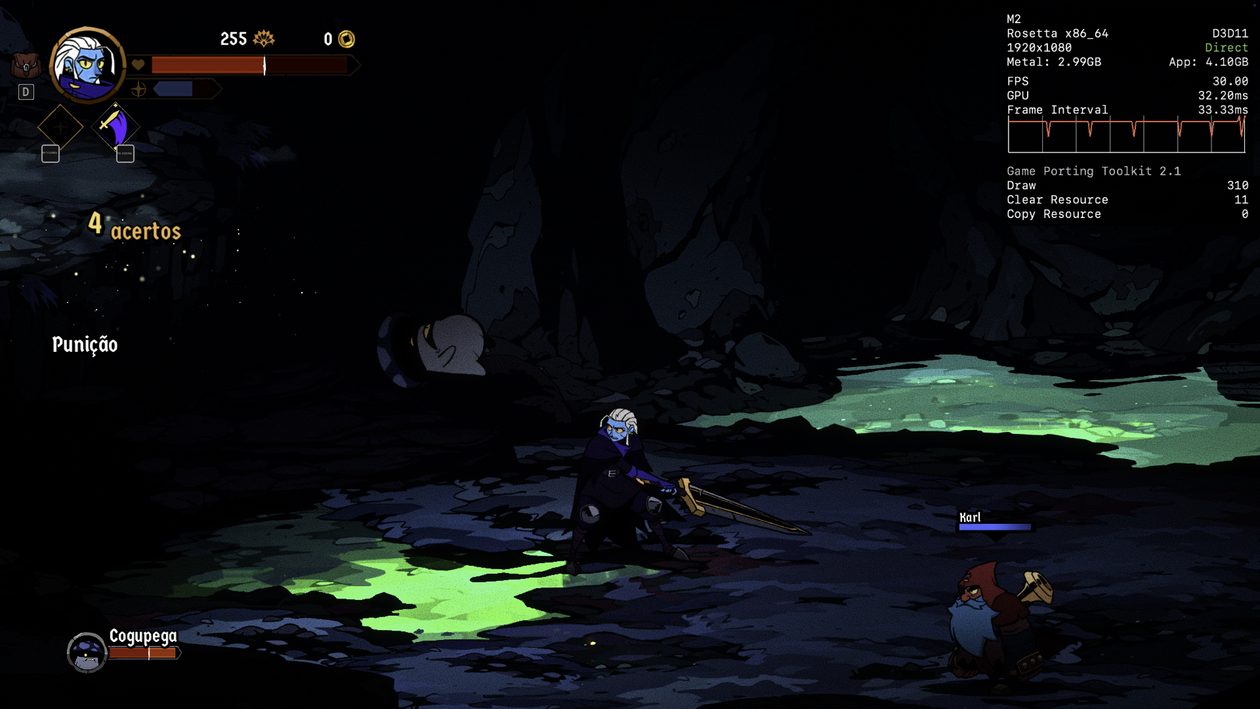Open the leather backpack inventory icon
Screen dimensions: 1260x709
click(25, 66)
